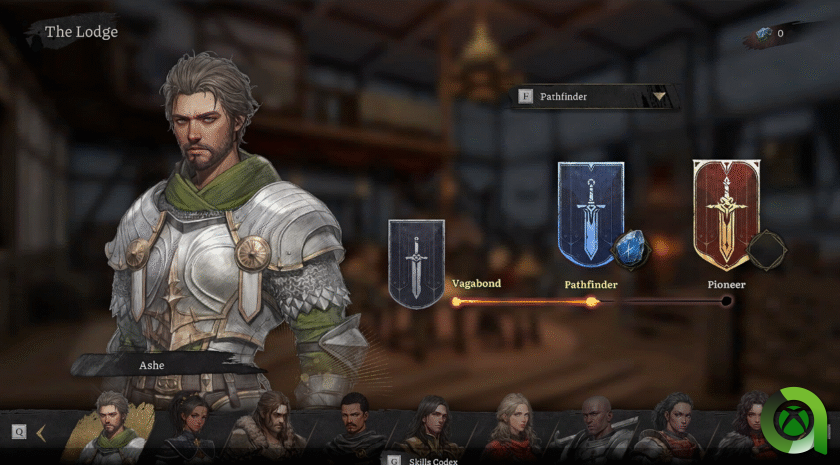
Task: Click the blue gem on Pathfinder banner
Action: (x=630, y=247)
